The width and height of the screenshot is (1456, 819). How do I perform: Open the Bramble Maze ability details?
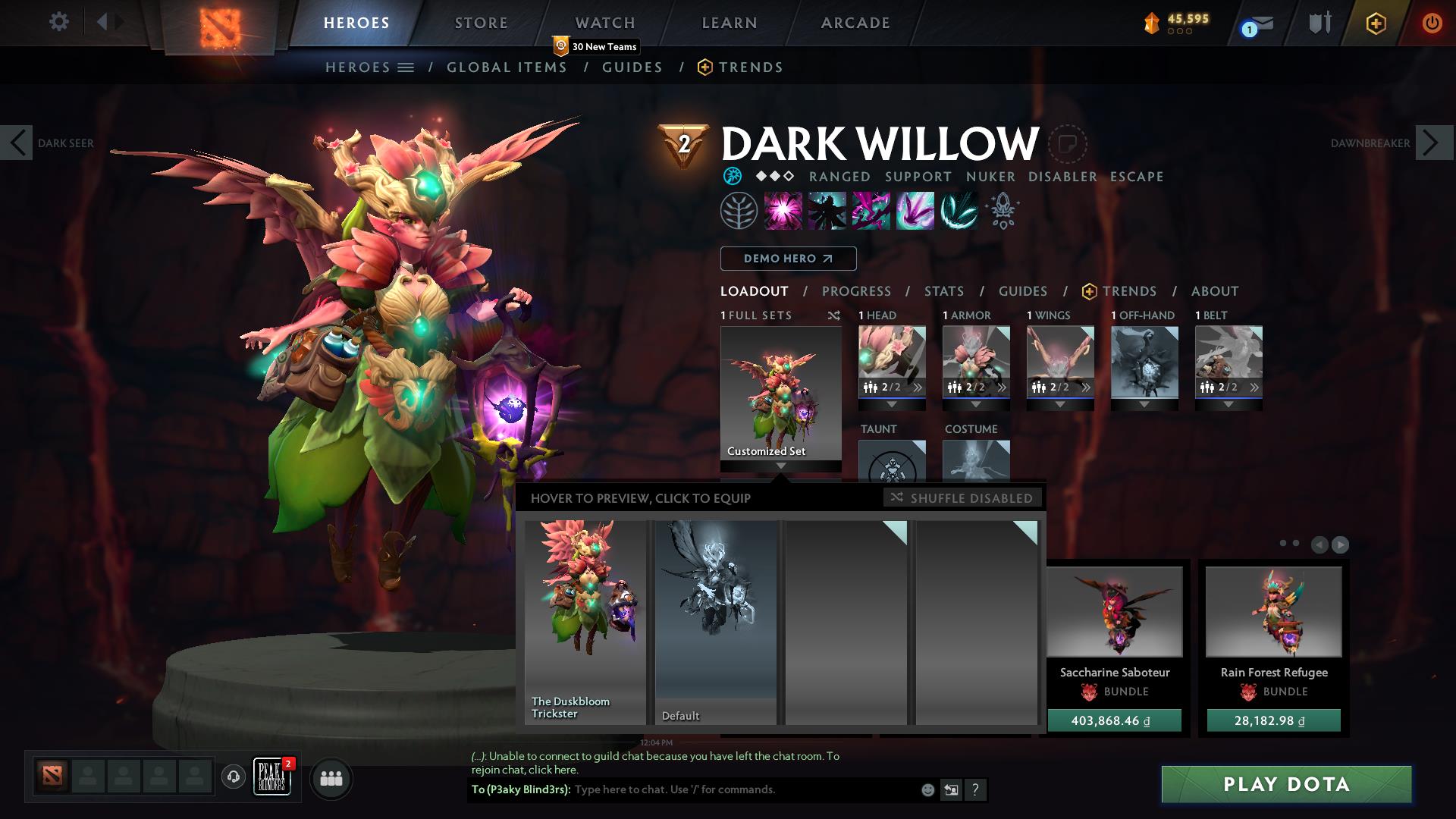pyautogui.click(x=783, y=210)
